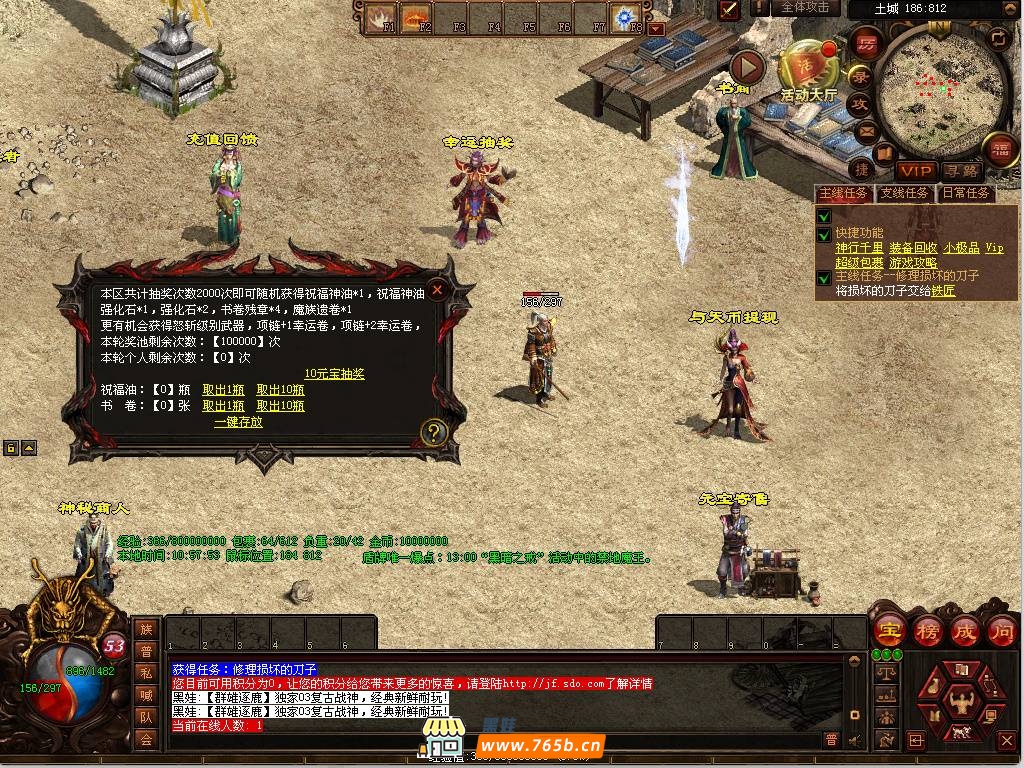Open the 榜 rankings button
Viewport: 1024px width, 768px height.
coord(927,631)
